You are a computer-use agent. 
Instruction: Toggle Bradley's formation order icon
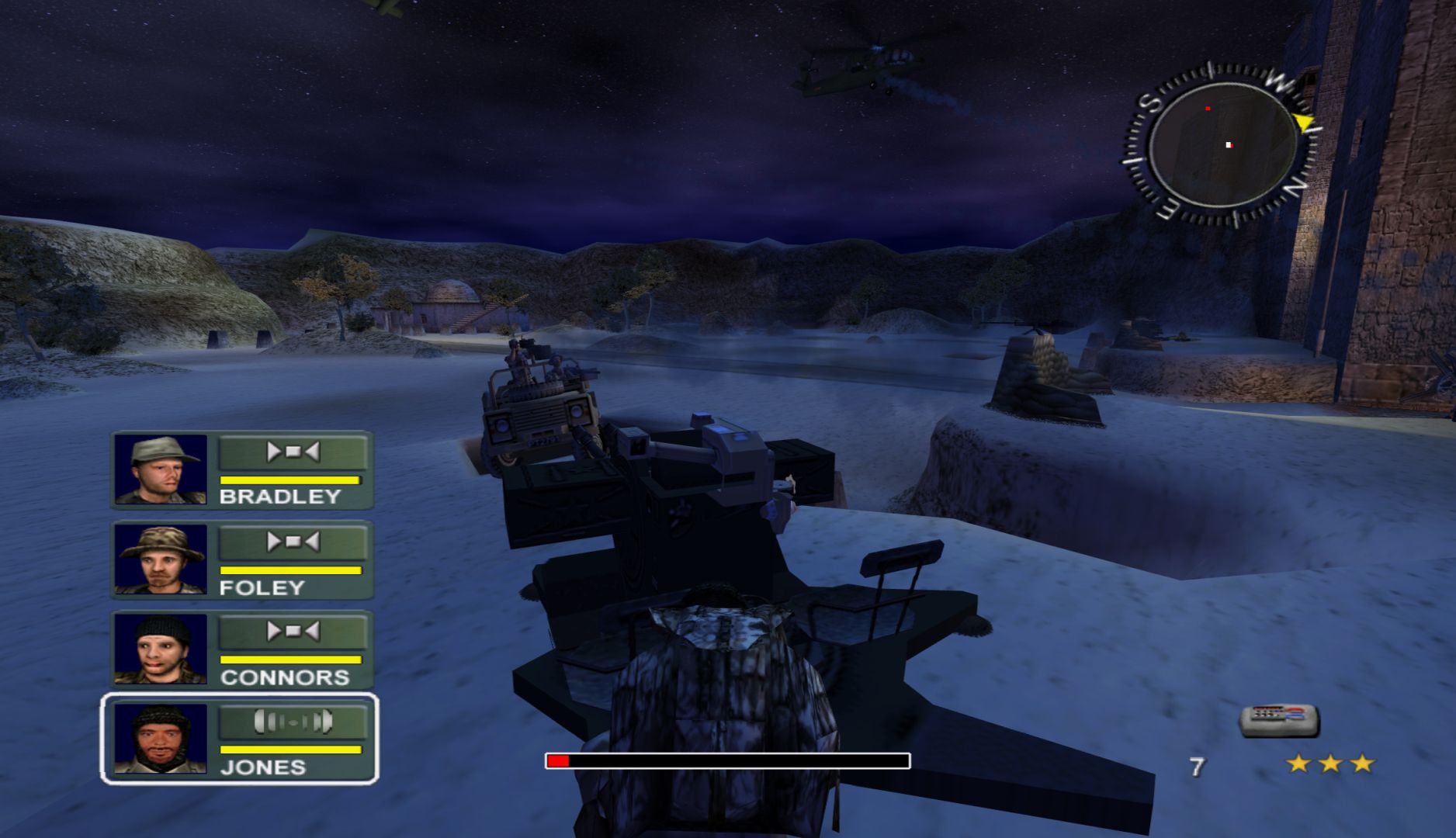click(x=293, y=452)
